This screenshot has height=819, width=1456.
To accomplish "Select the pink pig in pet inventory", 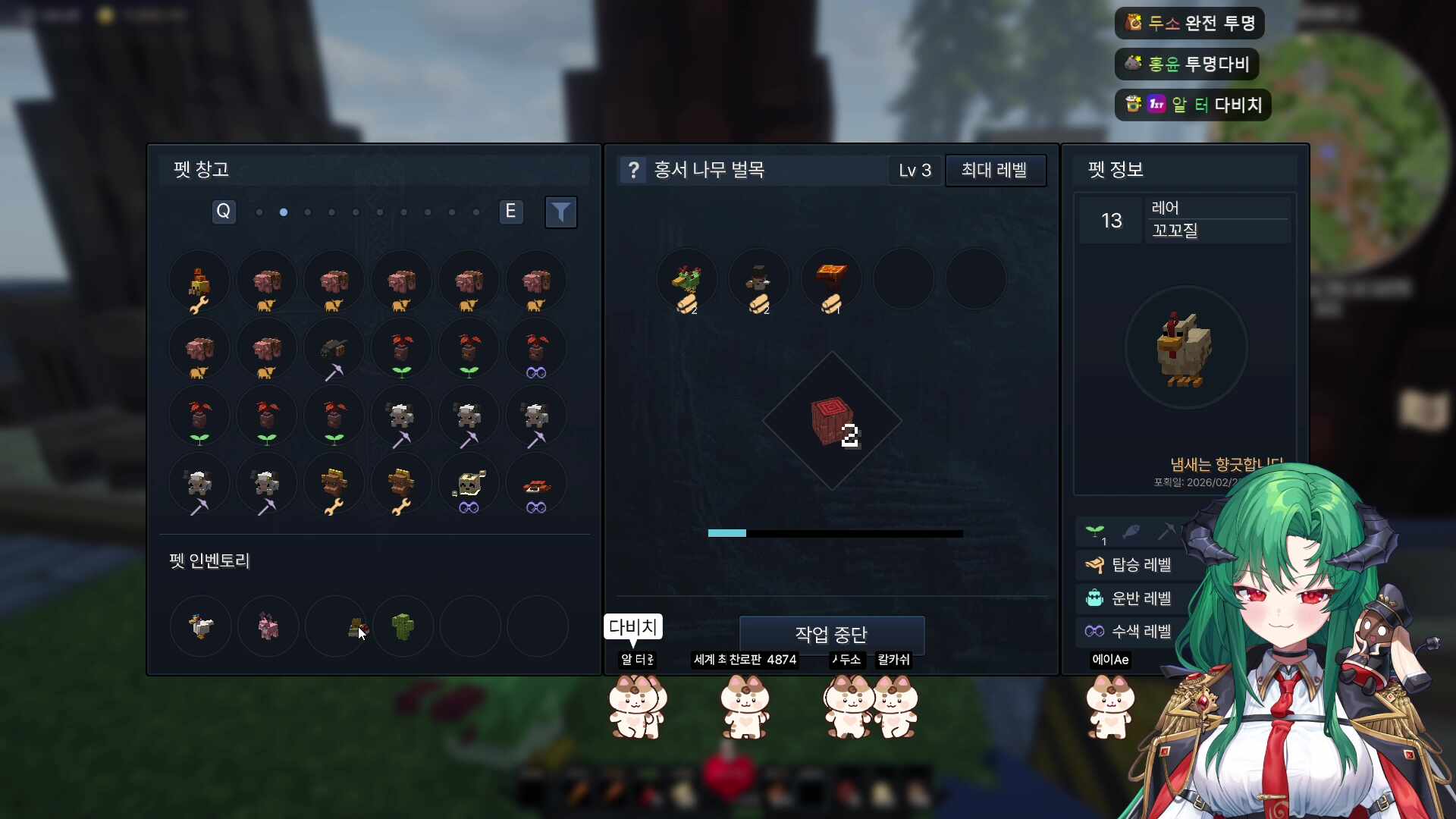I will click(268, 626).
